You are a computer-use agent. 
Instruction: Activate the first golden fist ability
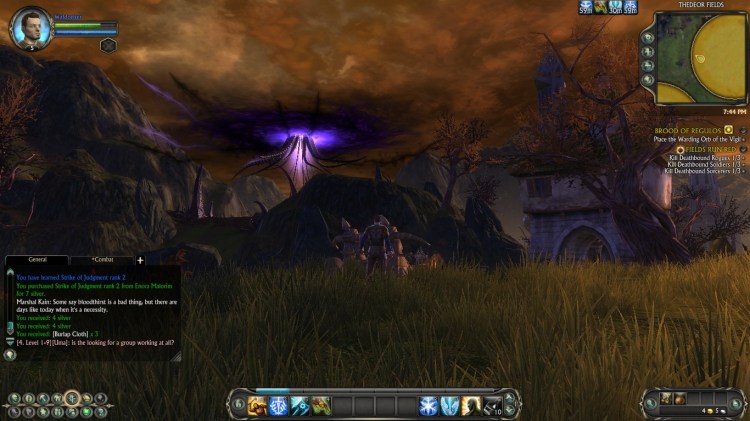[256, 405]
